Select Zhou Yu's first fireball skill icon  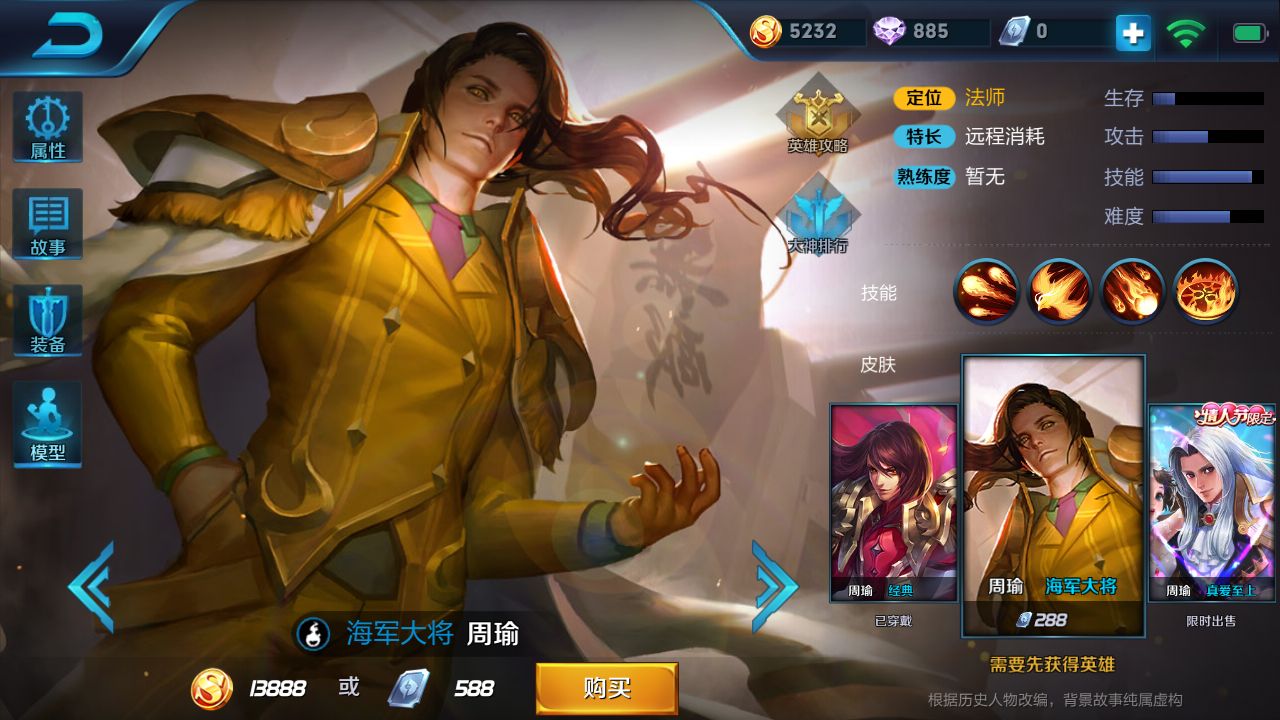tap(985, 291)
